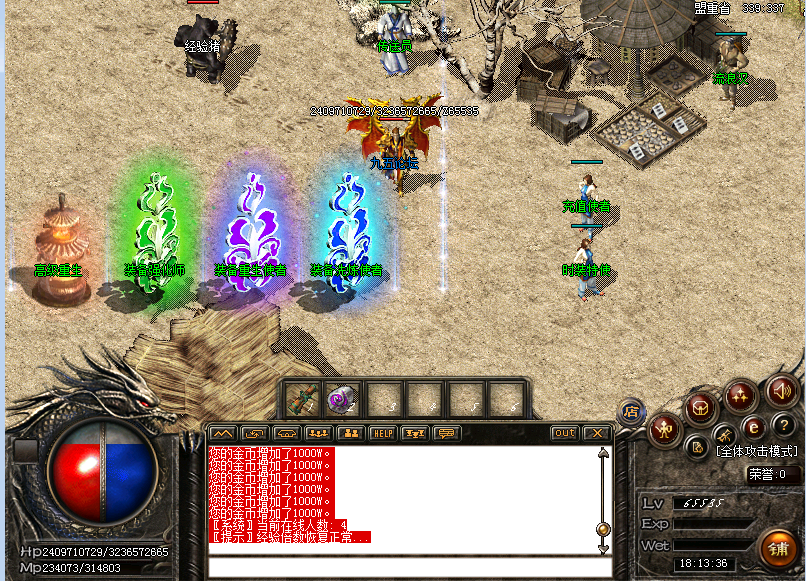Open the bag box icon

click(x=700, y=407)
